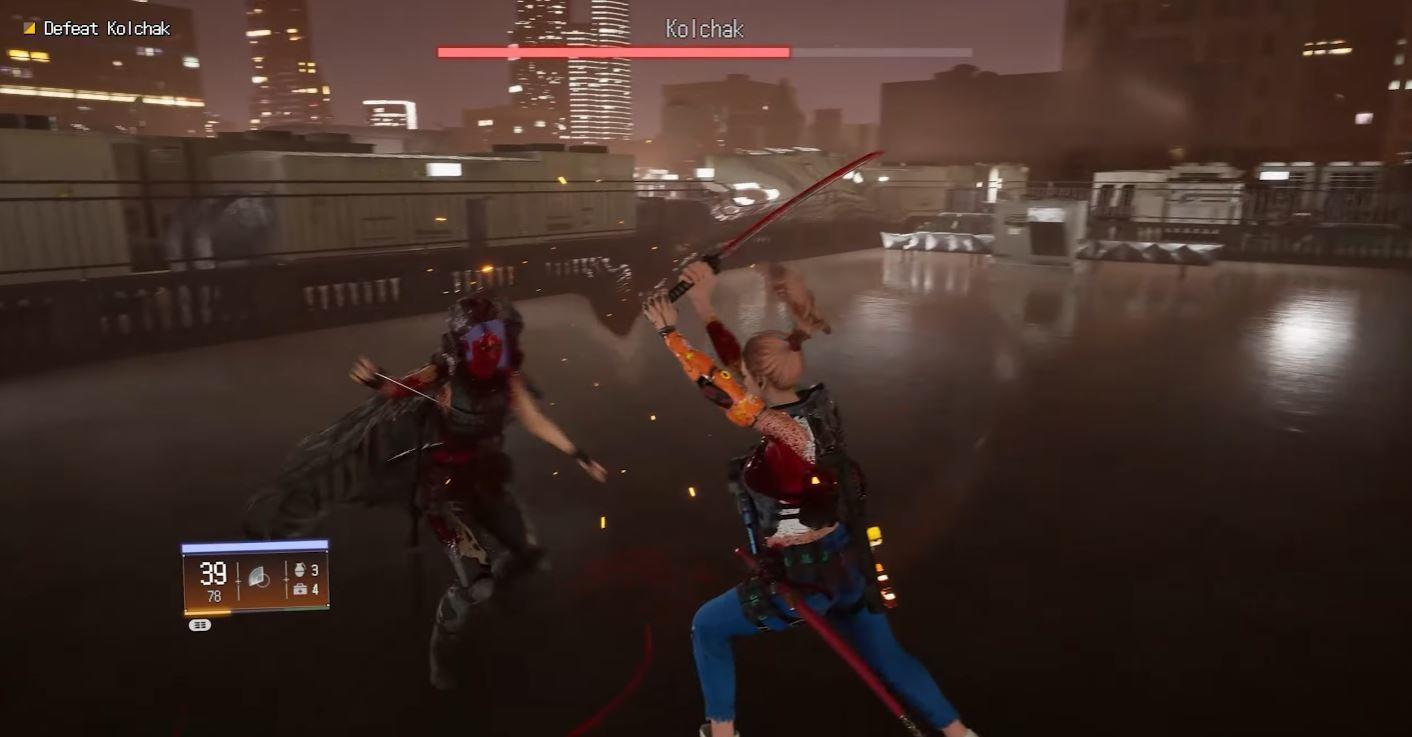The height and width of the screenshot is (737, 1412).
Task: Click the grenade count indicator showing 3
Action: pyautogui.click(x=317, y=570)
